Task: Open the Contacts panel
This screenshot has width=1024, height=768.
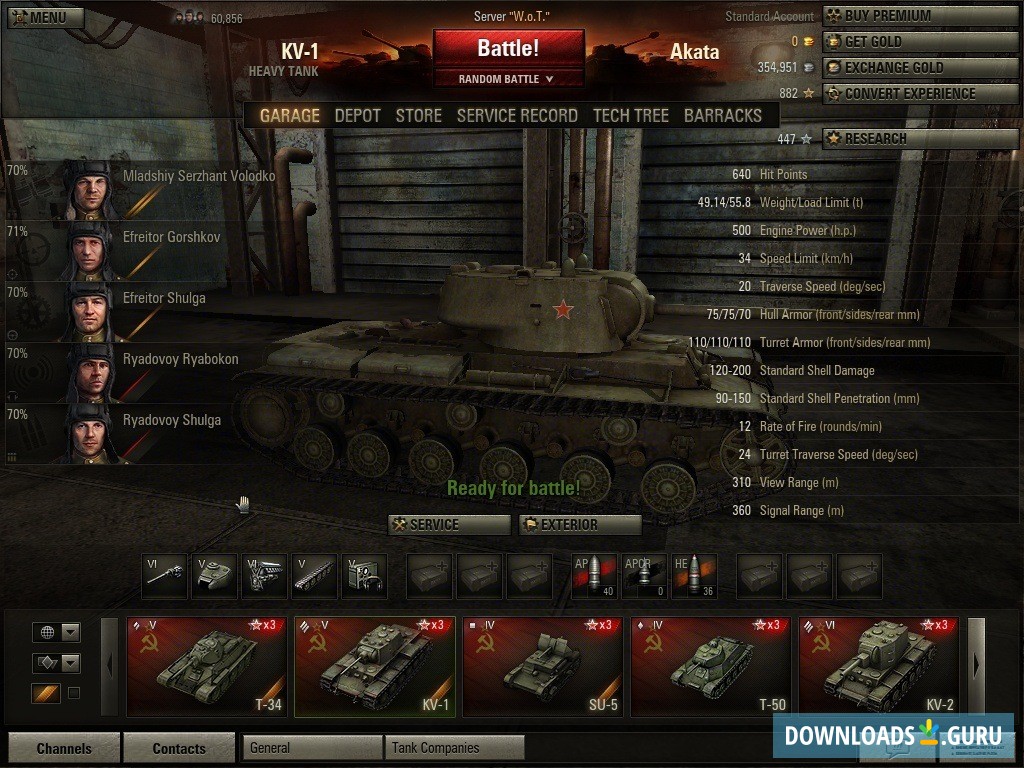Action: coord(178,748)
